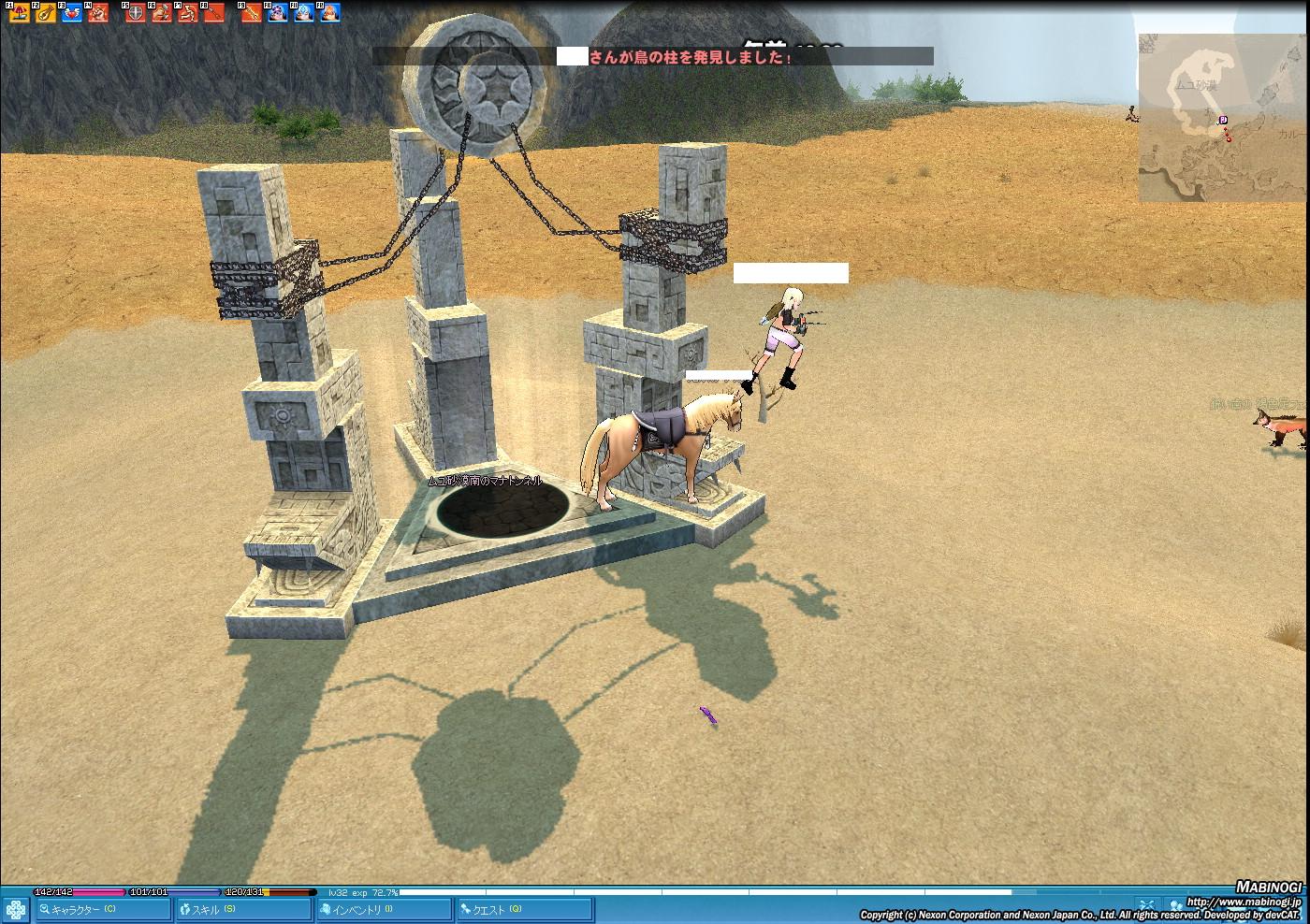
Task: Open the スキル skills window
Action: [243, 909]
